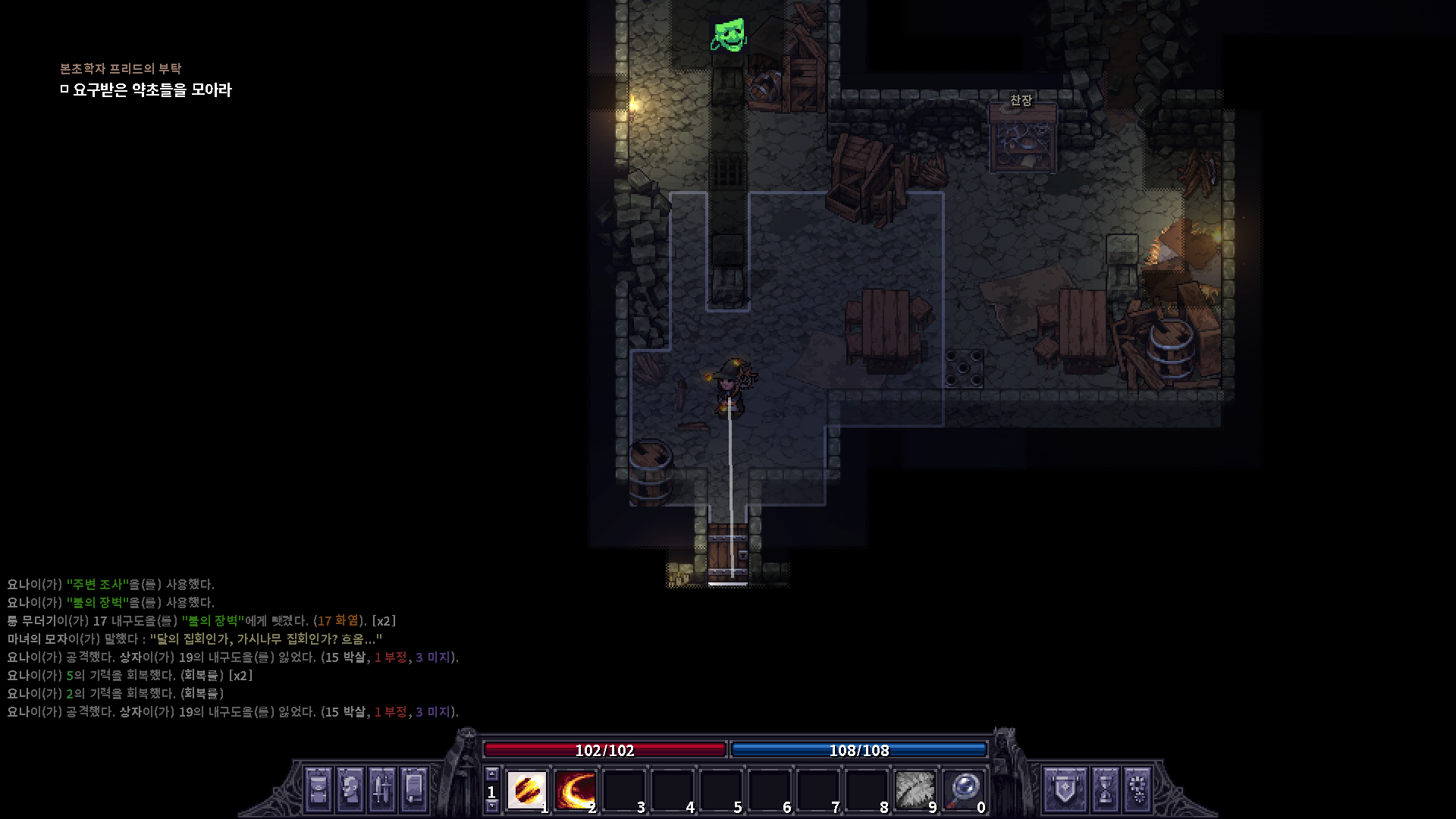Switch hotbar page down with arrow
This screenshot has width=1456, height=819.
(x=492, y=807)
